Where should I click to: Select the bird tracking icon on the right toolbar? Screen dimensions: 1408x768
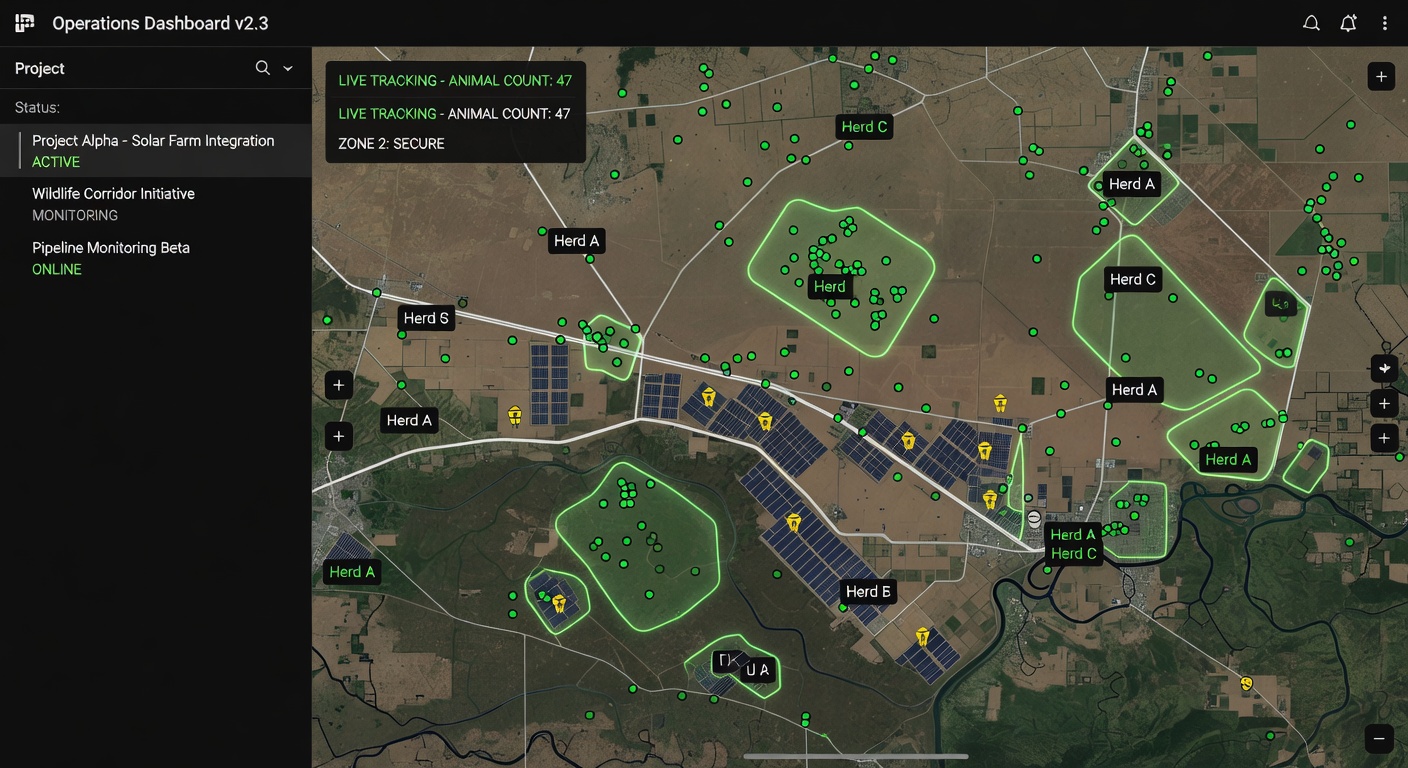coord(1384,368)
